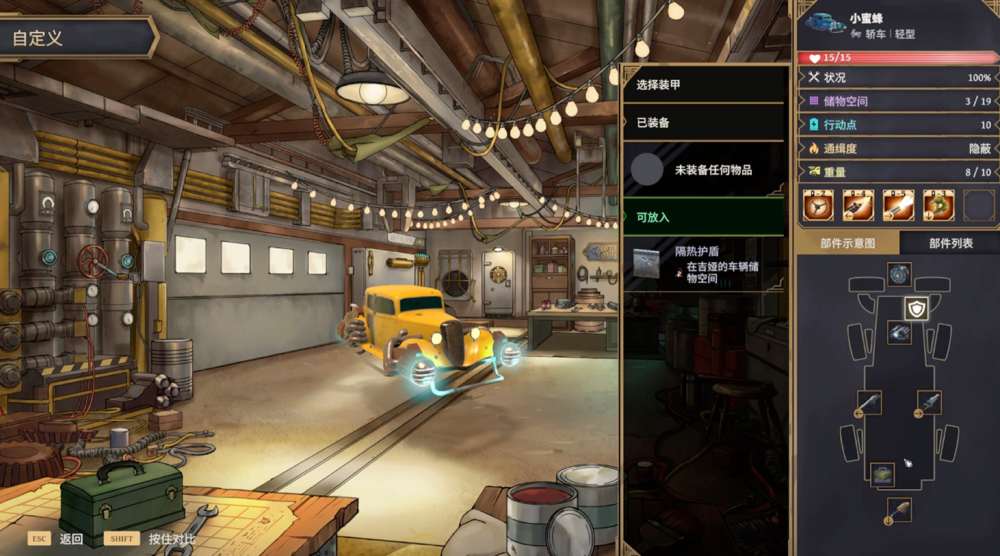Choose the tire part slot atop diagram
The width and height of the screenshot is (1000, 556).
pos(899,272)
